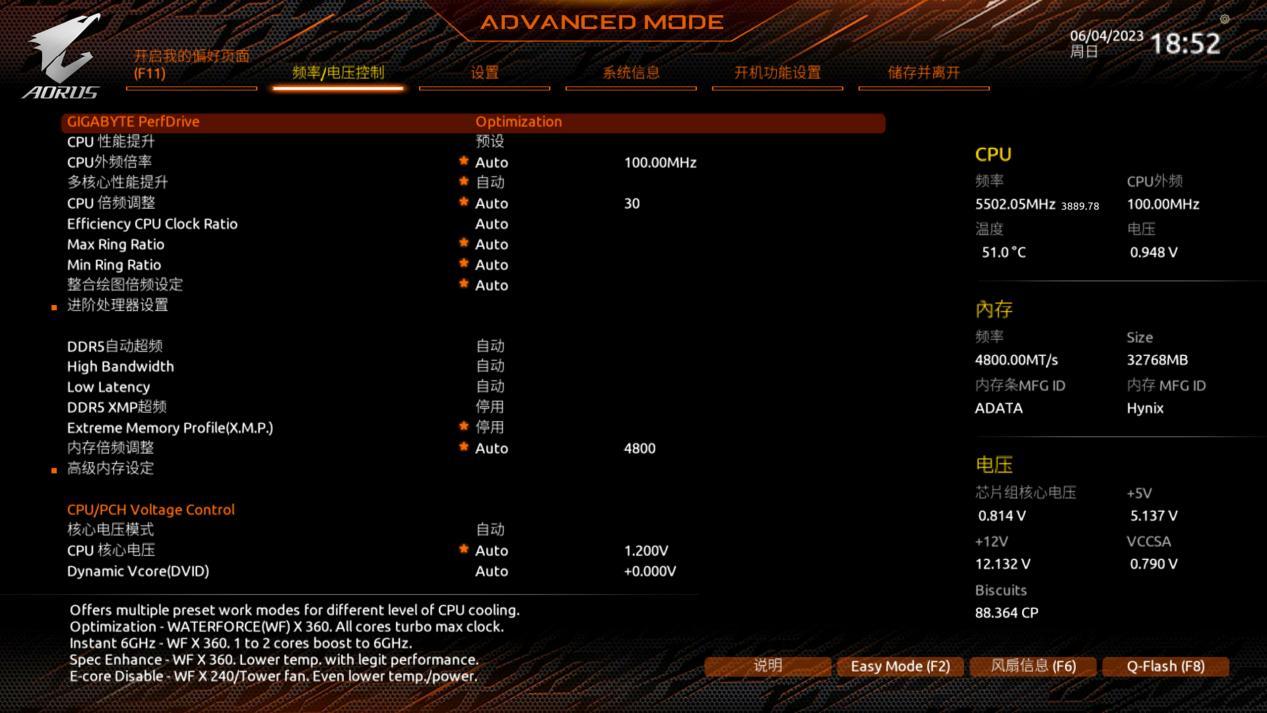Open 风扇信息 (F6) fan info
This screenshot has width=1267, height=713.
coord(1033,666)
